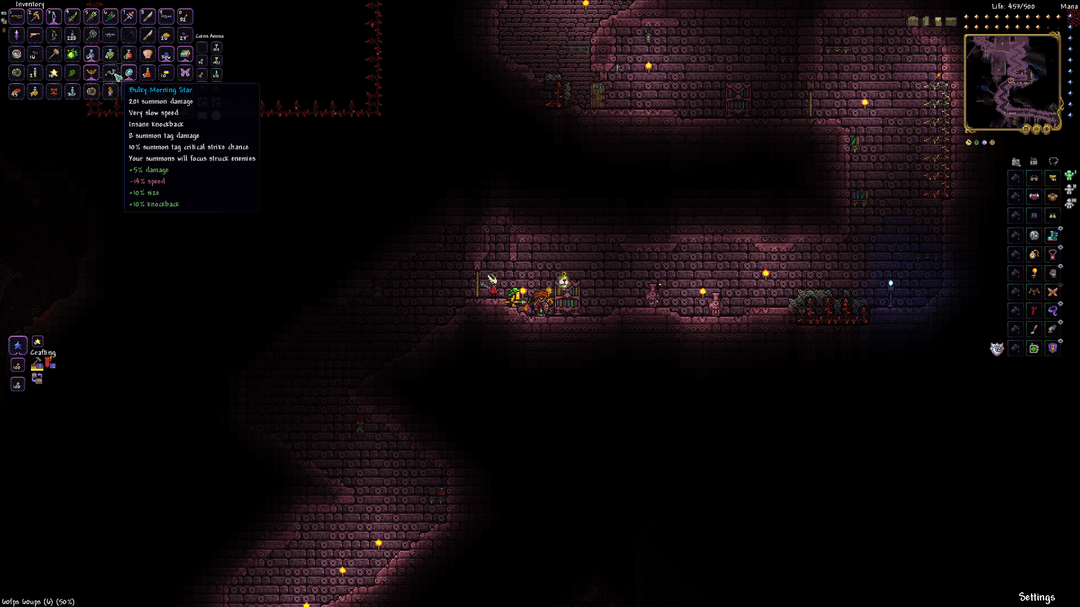The width and height of the screenshot is (1080, 607).
Task: Switch to the green armor loadout
Action: point(1069,176)
